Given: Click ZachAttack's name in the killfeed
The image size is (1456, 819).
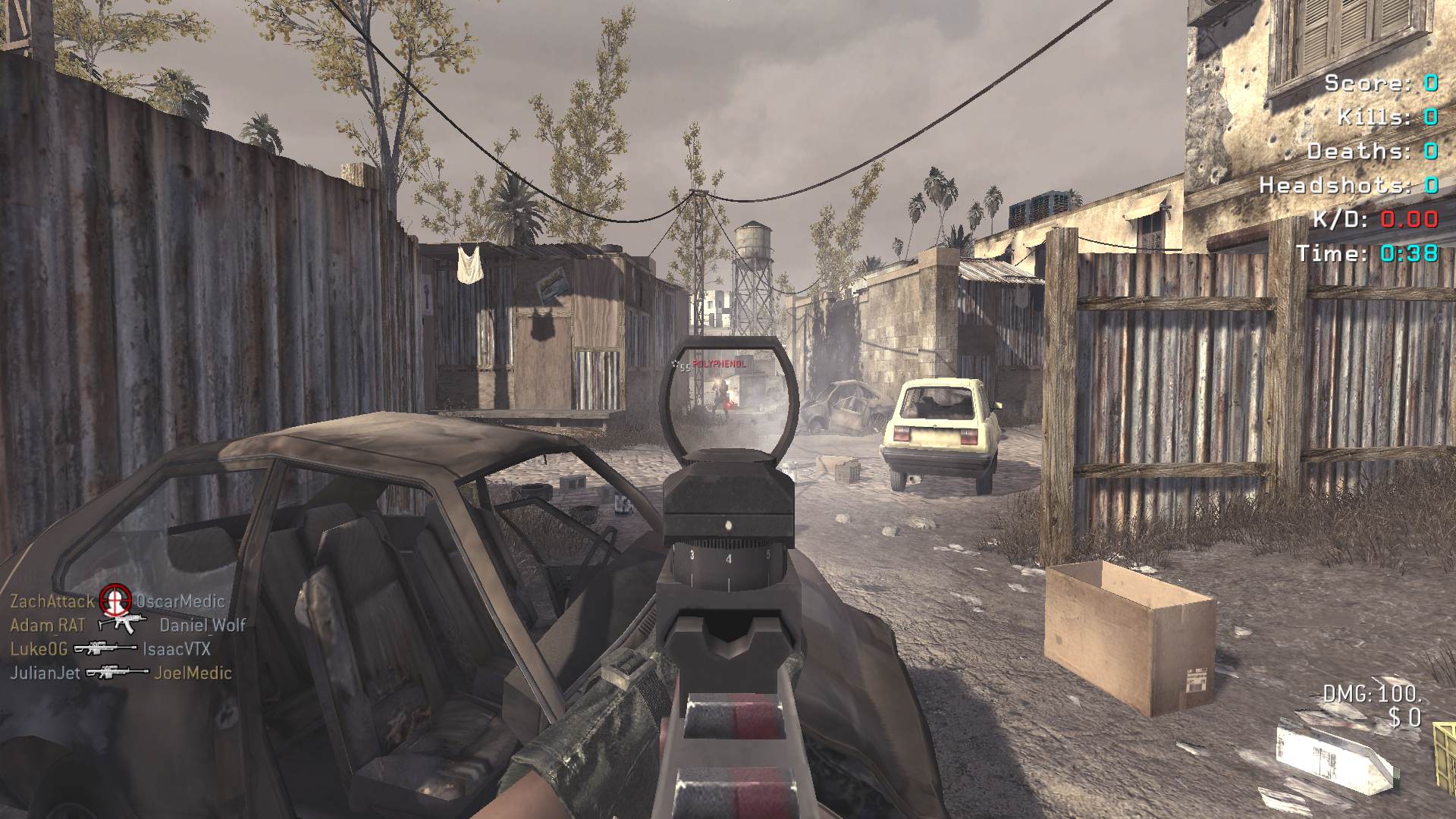Looking at the screenshot, I should [52, 601].
